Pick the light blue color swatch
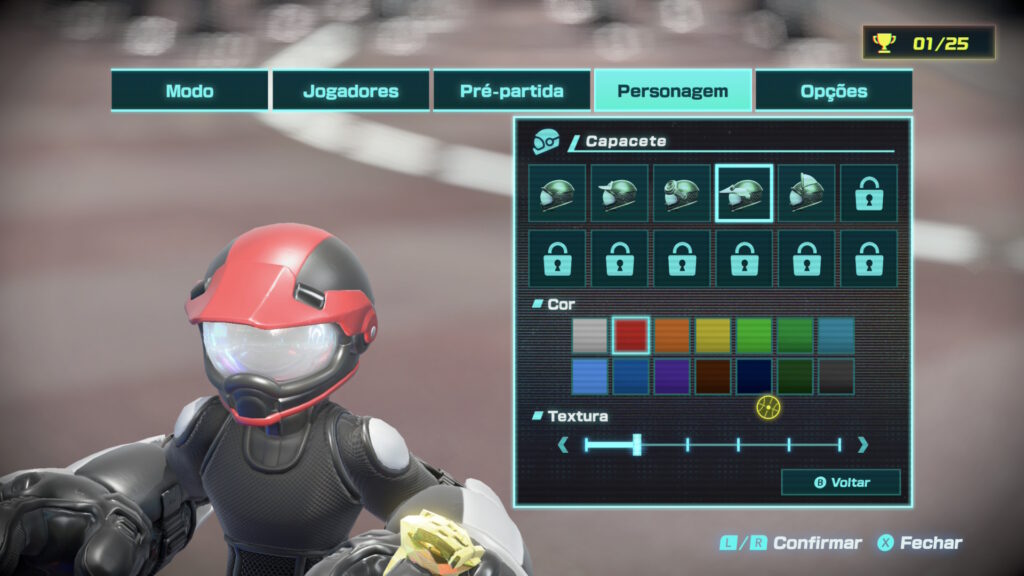 tap(590, 376)
